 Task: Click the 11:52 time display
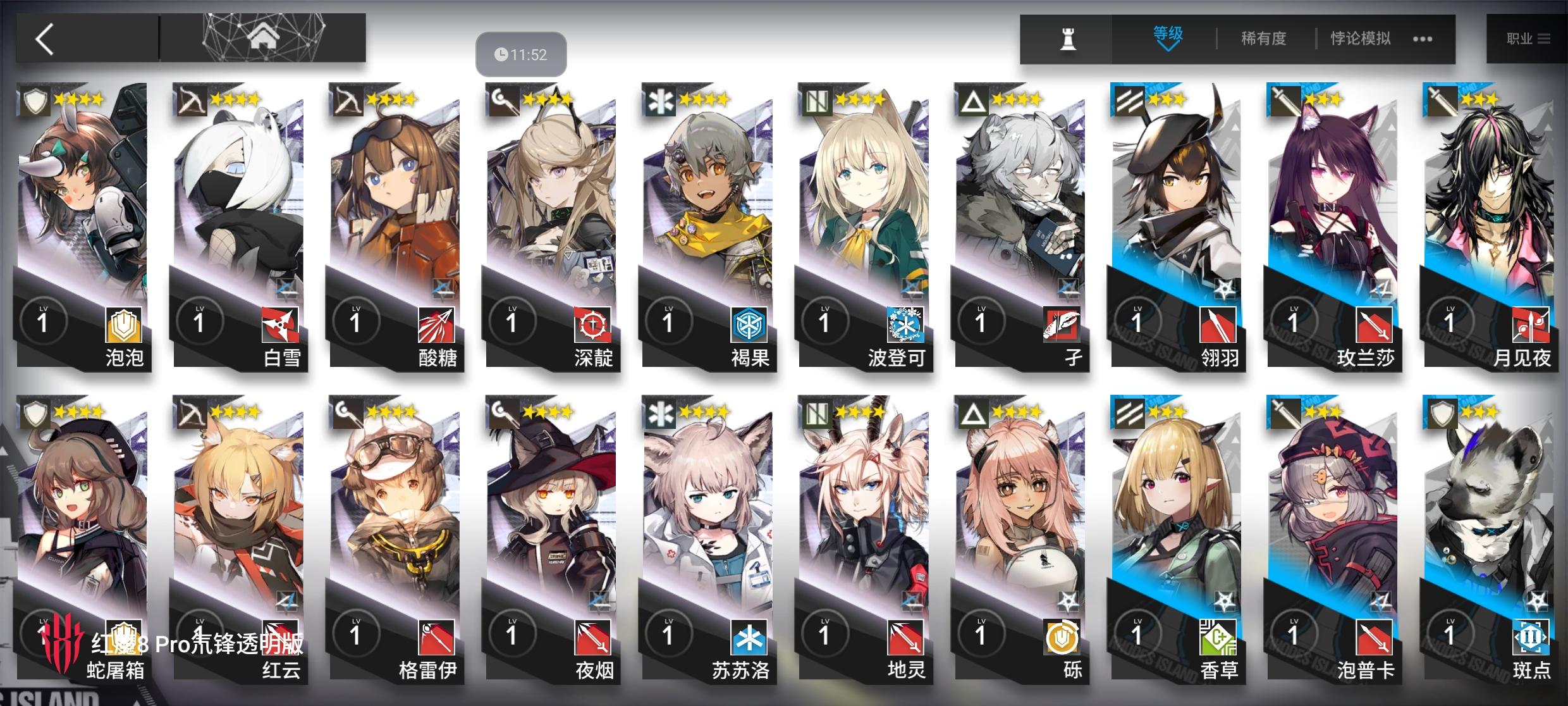[x=520, y=54]
